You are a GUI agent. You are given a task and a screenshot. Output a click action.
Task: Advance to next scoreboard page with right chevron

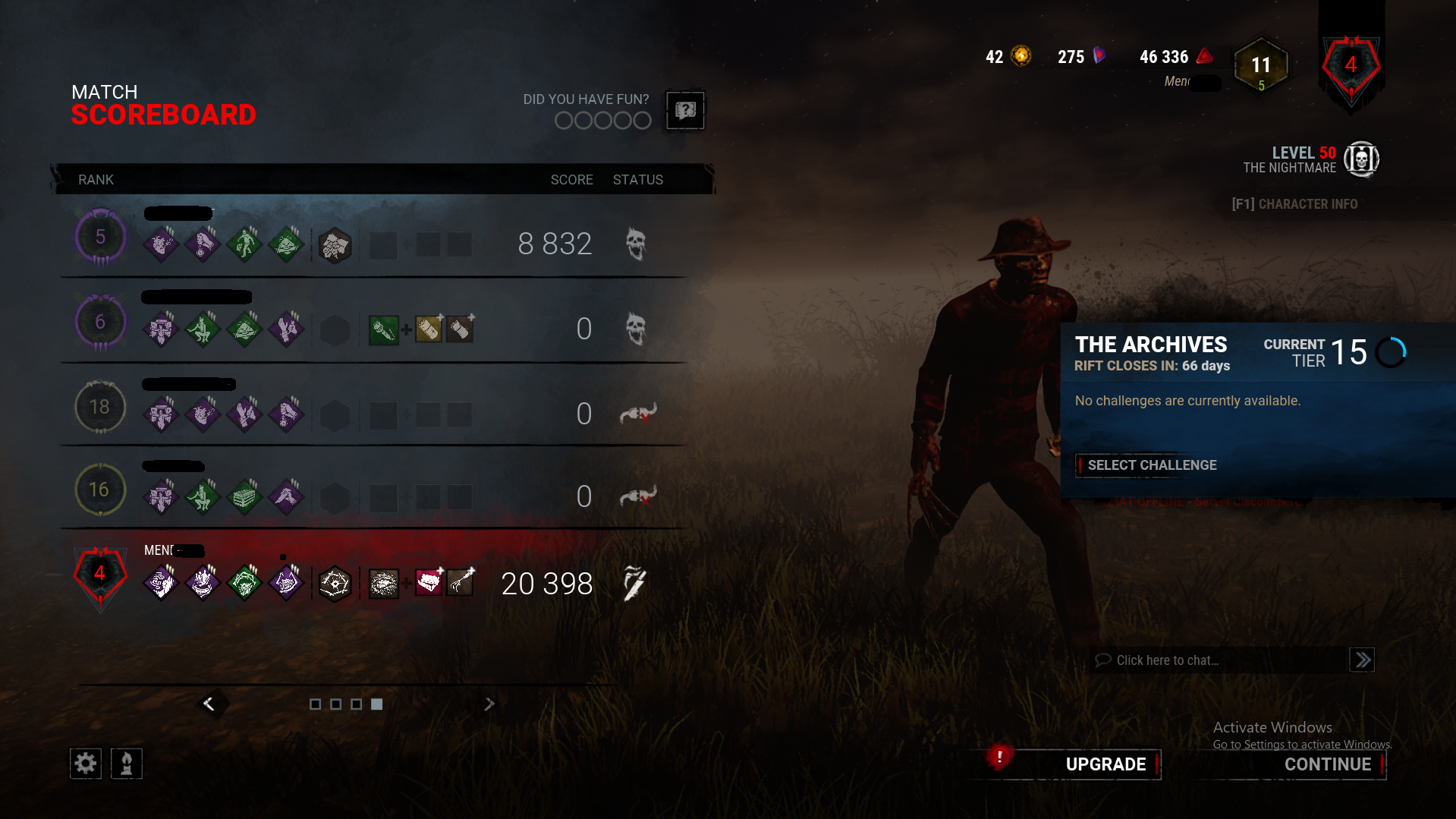point(489,704)
